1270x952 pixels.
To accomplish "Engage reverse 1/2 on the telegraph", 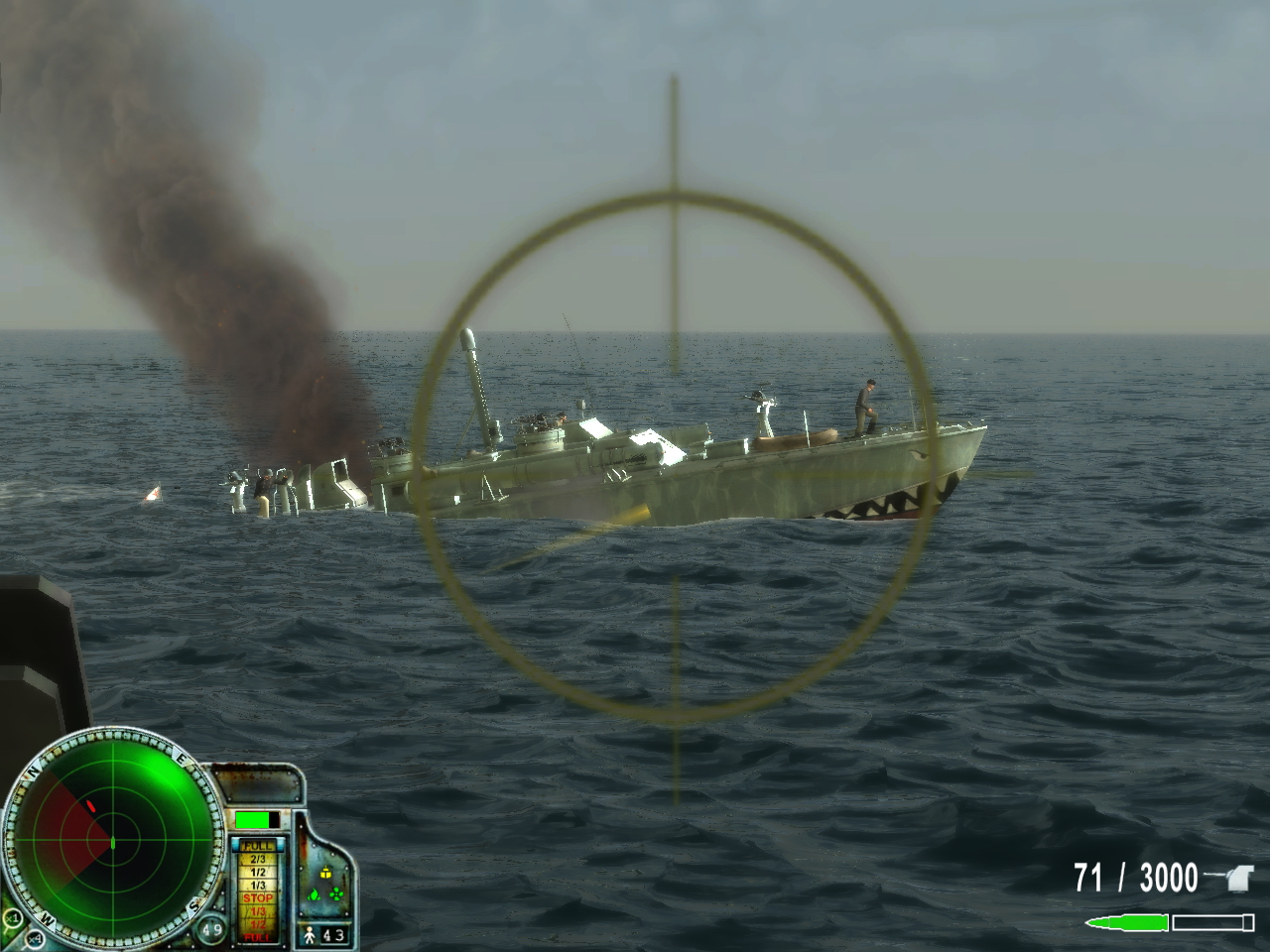I will 260,925.
